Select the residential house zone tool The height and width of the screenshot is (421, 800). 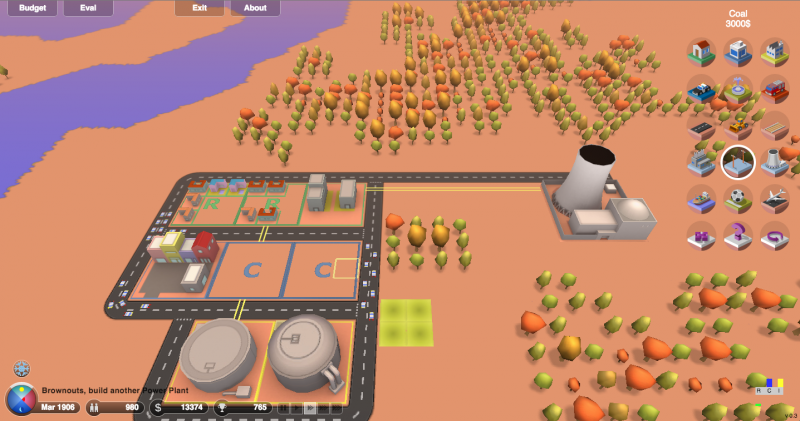point(702,53)
